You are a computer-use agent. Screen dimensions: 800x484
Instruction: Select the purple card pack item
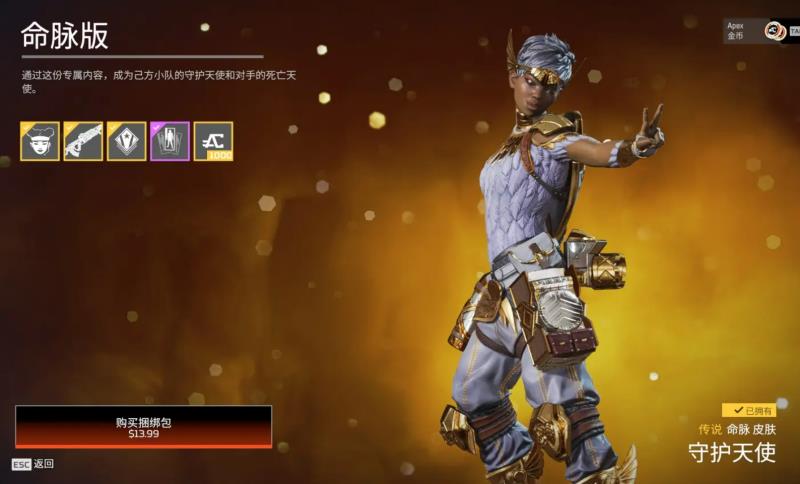point(170,142)
